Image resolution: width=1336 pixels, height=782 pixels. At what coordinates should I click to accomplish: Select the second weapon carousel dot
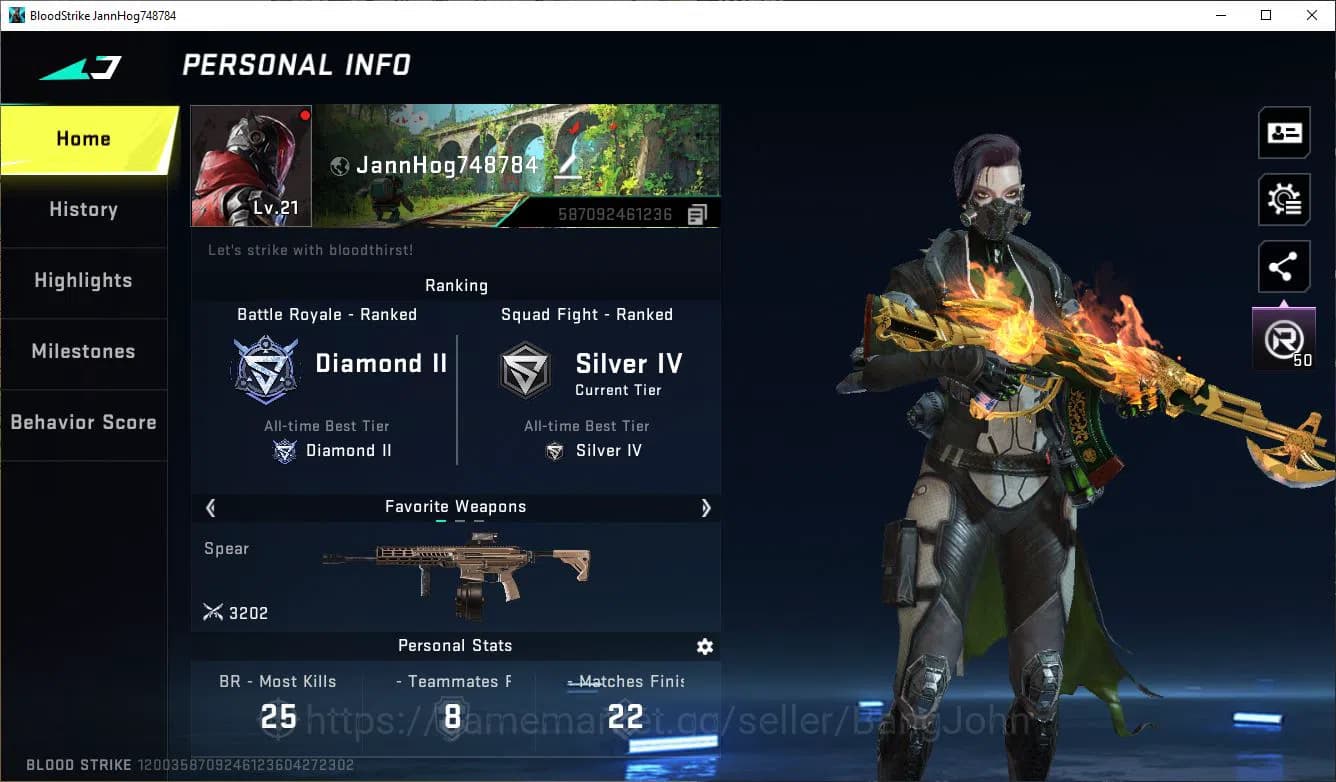459,522
